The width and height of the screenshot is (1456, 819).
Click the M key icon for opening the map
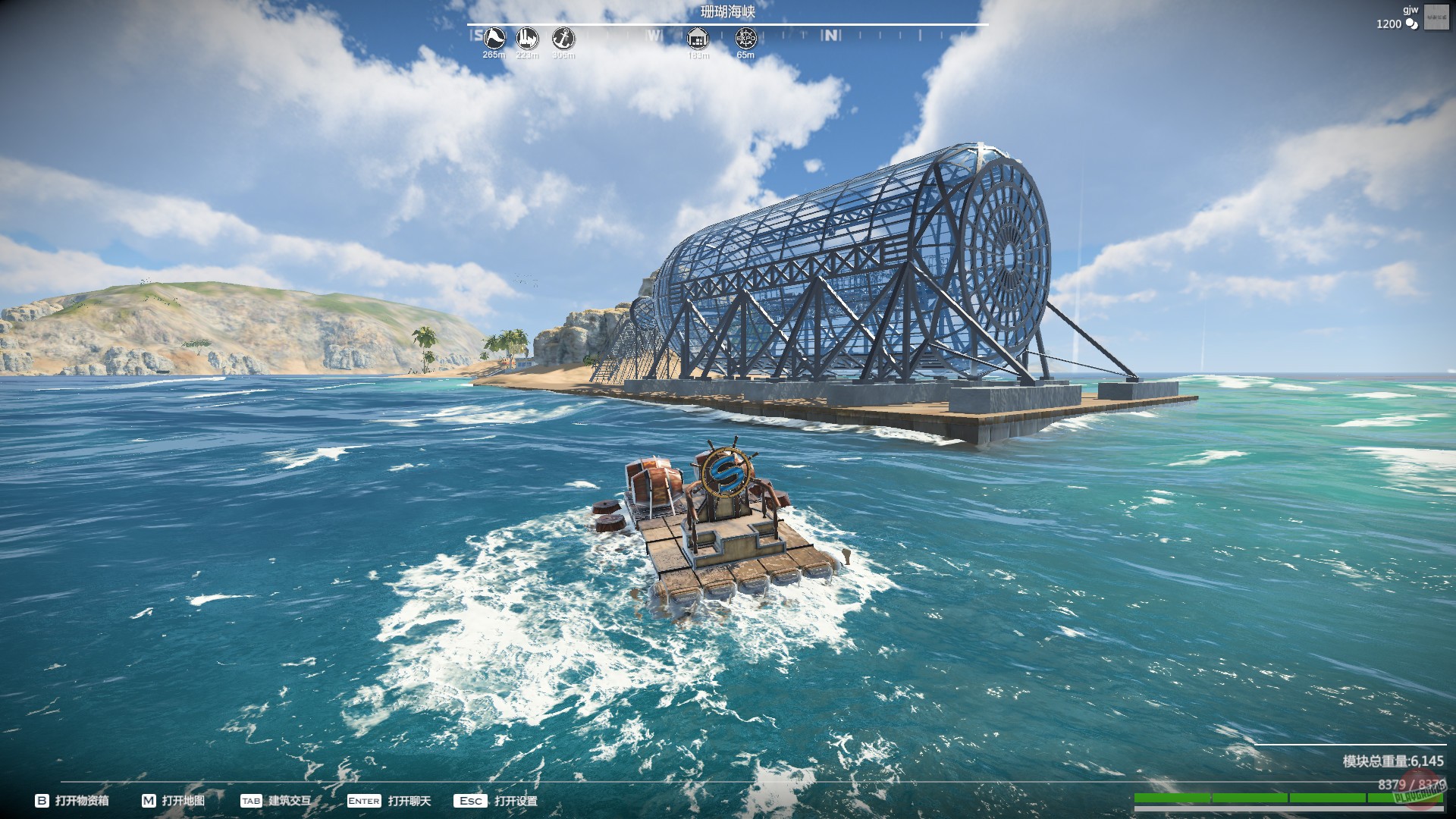(x=149, y=800)
